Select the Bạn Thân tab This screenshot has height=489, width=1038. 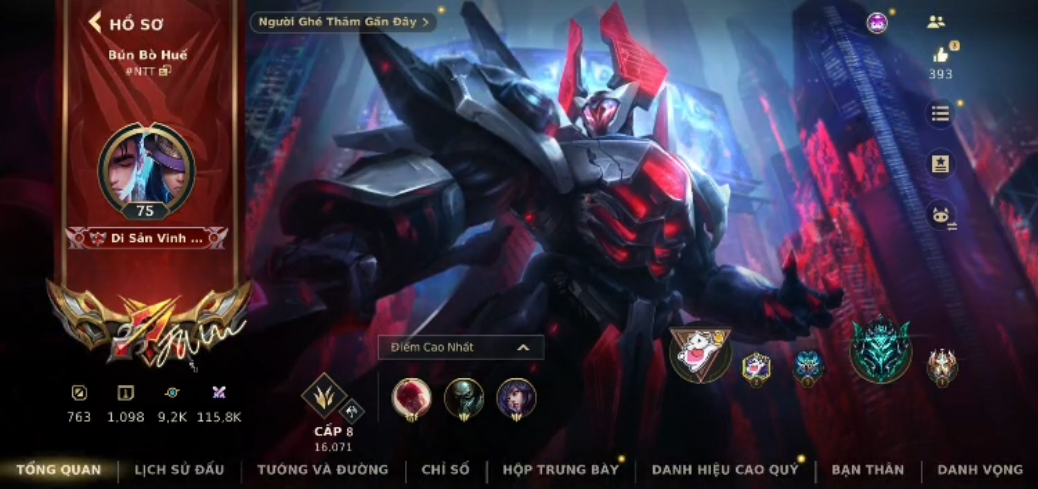click(867, 469)
